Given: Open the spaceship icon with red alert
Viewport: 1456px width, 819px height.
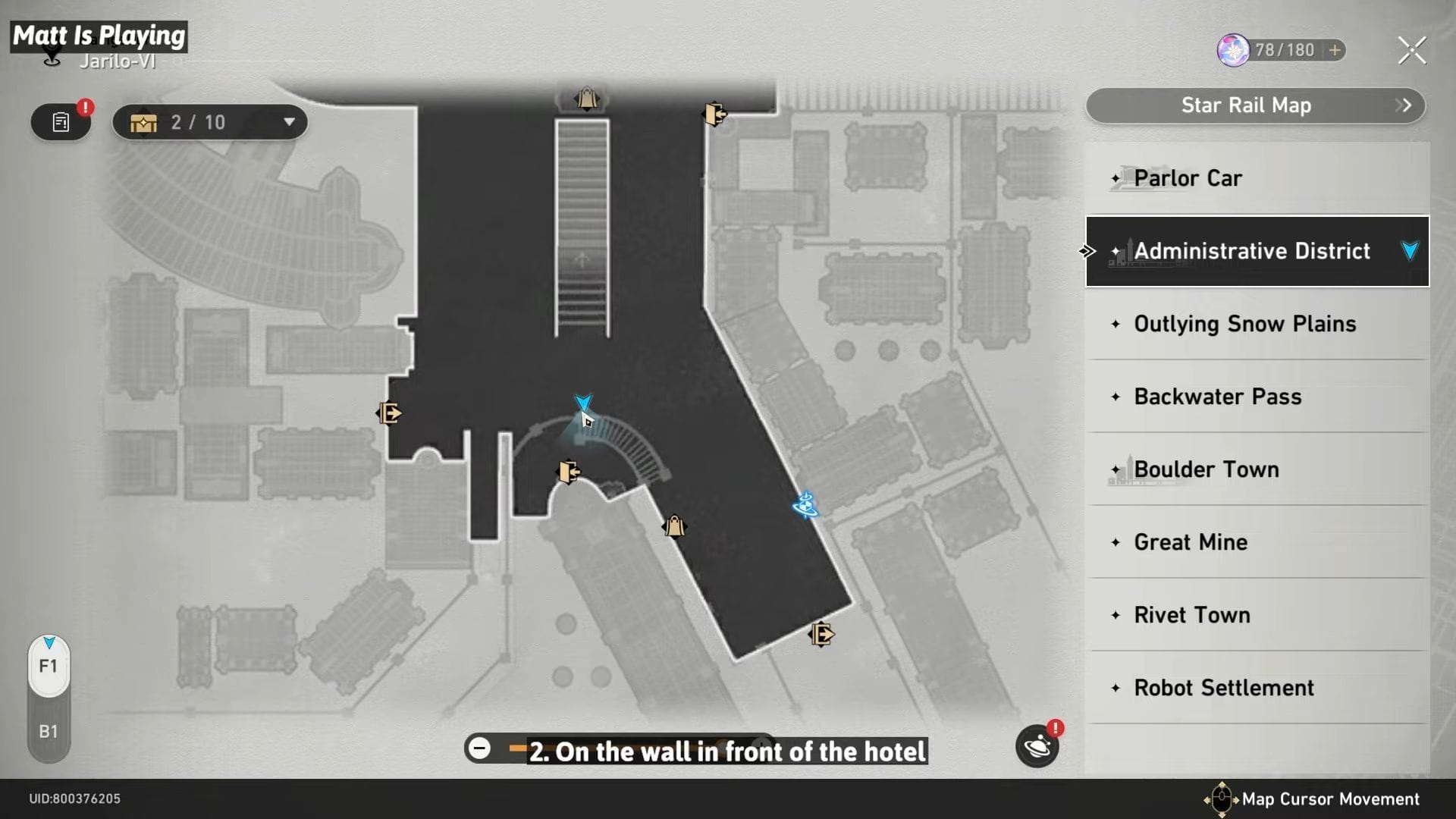Looking at the screenshot, I should (1037, 747).
